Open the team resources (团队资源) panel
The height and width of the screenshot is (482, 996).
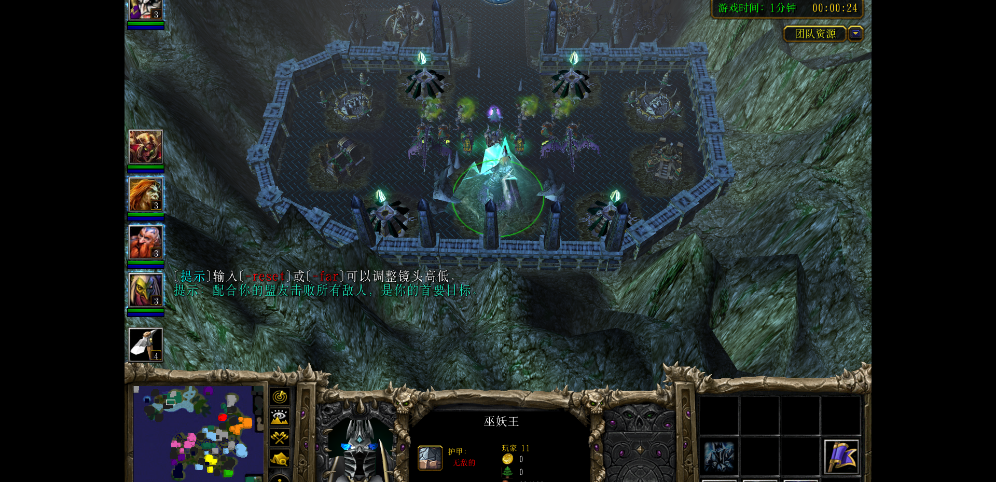coord(815,34)
